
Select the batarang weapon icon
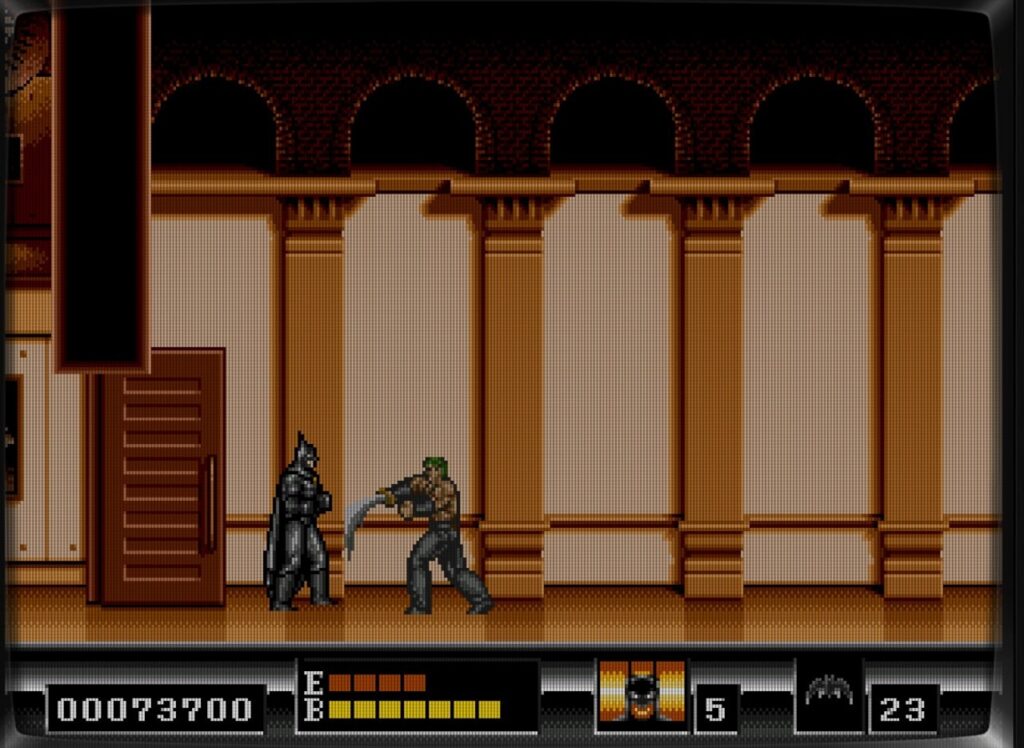pos(828,691)
